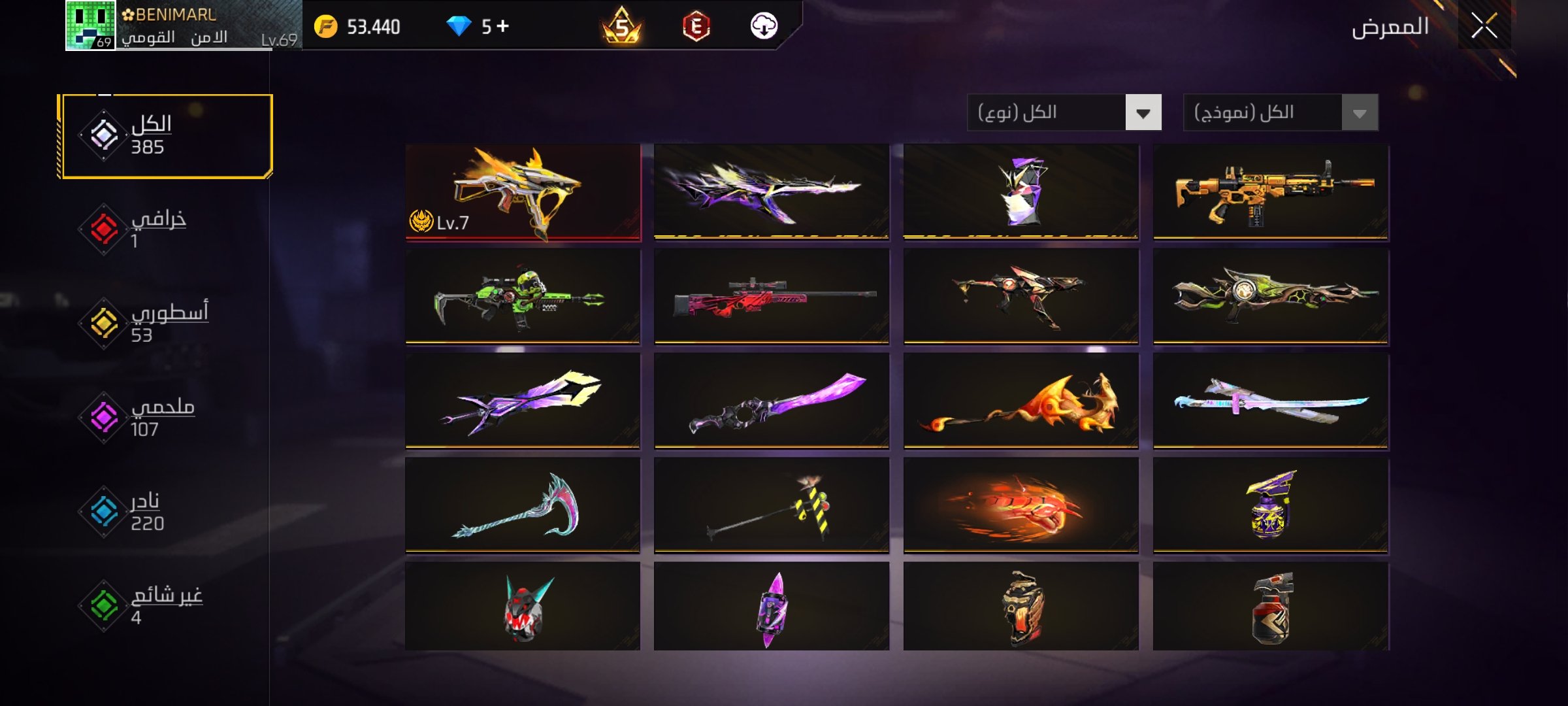The image size is (1568, 706).
Task: Open the BENIMARU player profile avatar
Action: (90, 25)
